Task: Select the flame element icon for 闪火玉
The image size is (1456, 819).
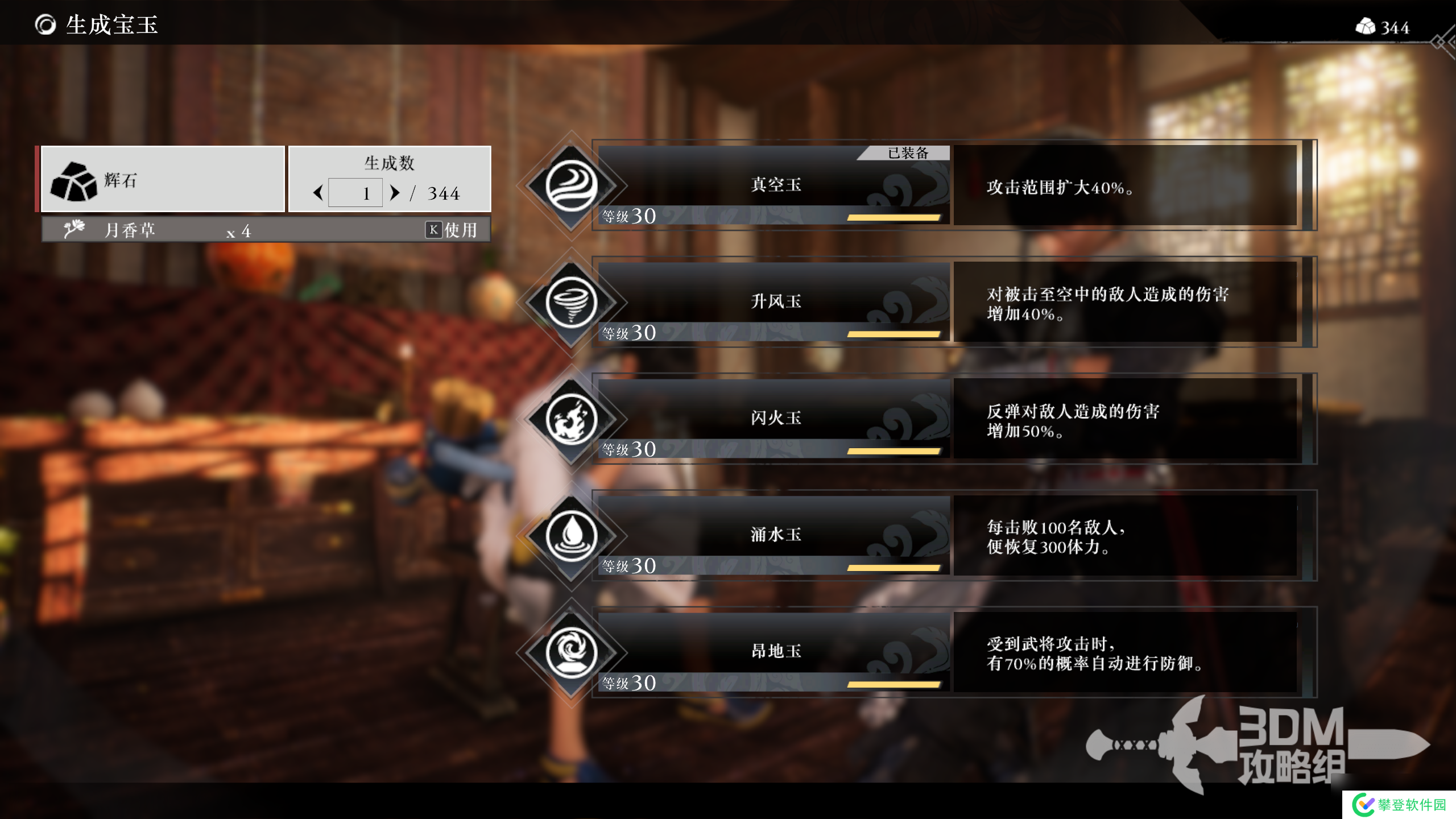Action: [571, 419]
